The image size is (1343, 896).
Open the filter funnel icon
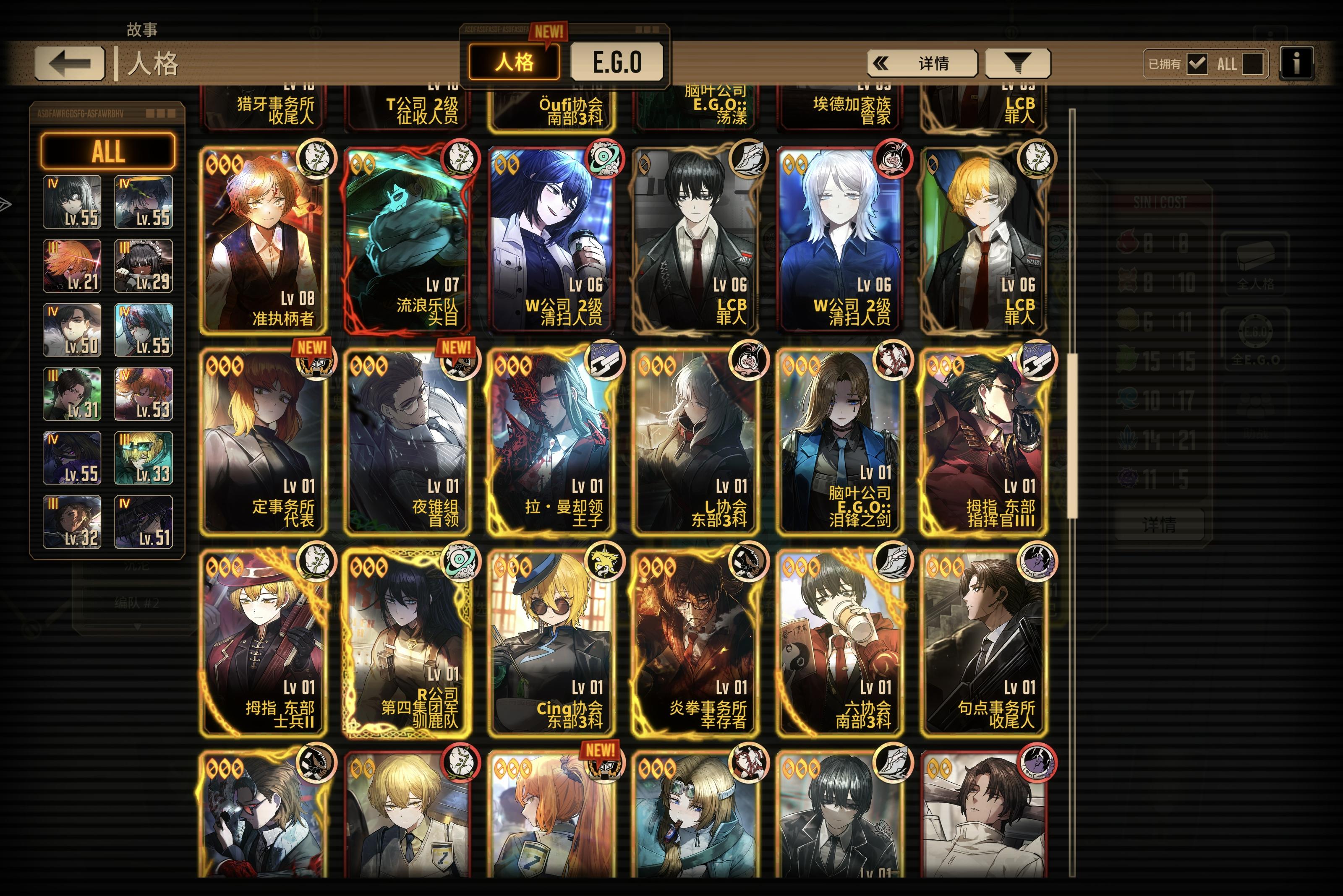pyautogui.click(x=1017, y=63)
